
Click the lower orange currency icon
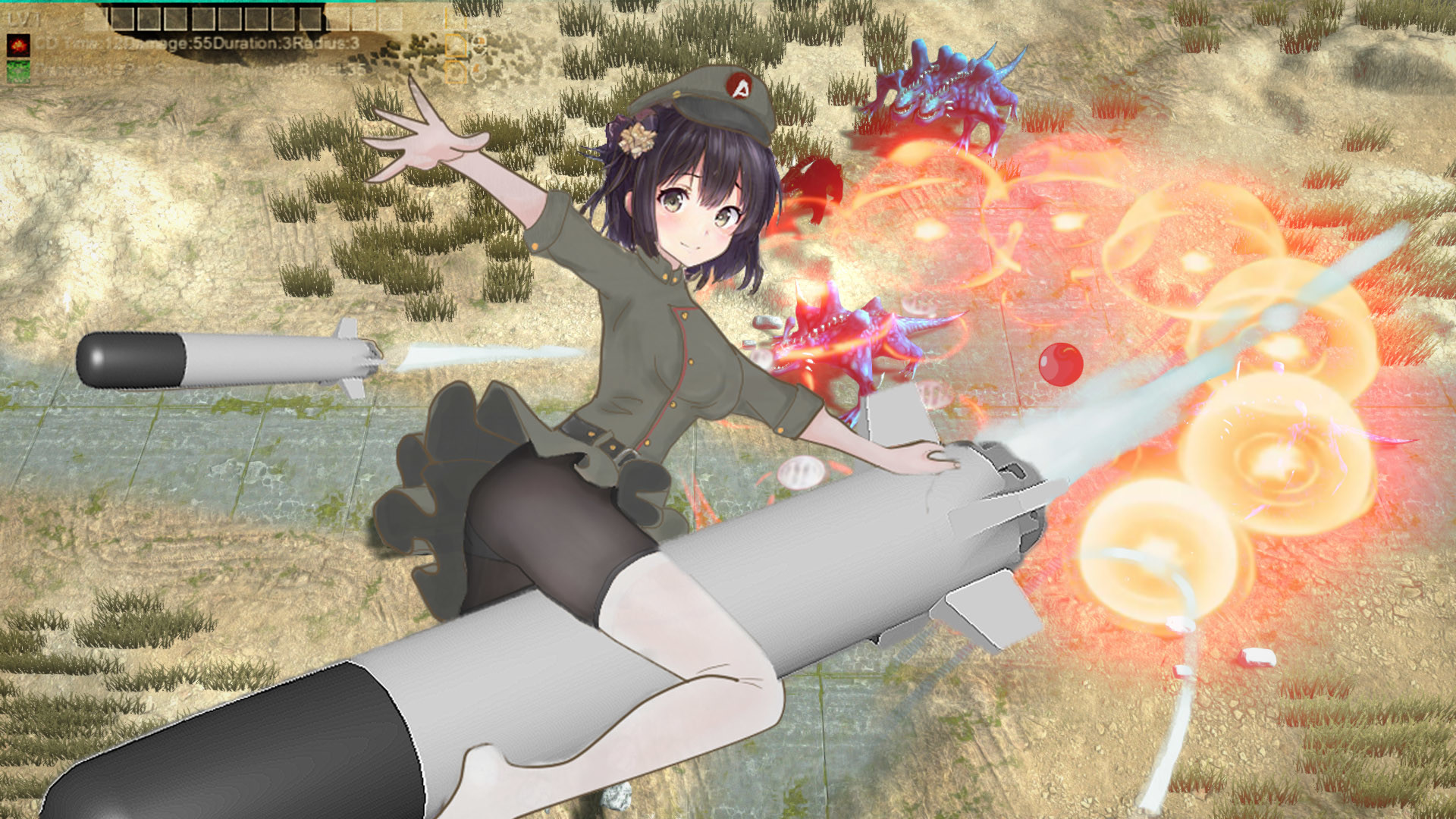[476, 69]
